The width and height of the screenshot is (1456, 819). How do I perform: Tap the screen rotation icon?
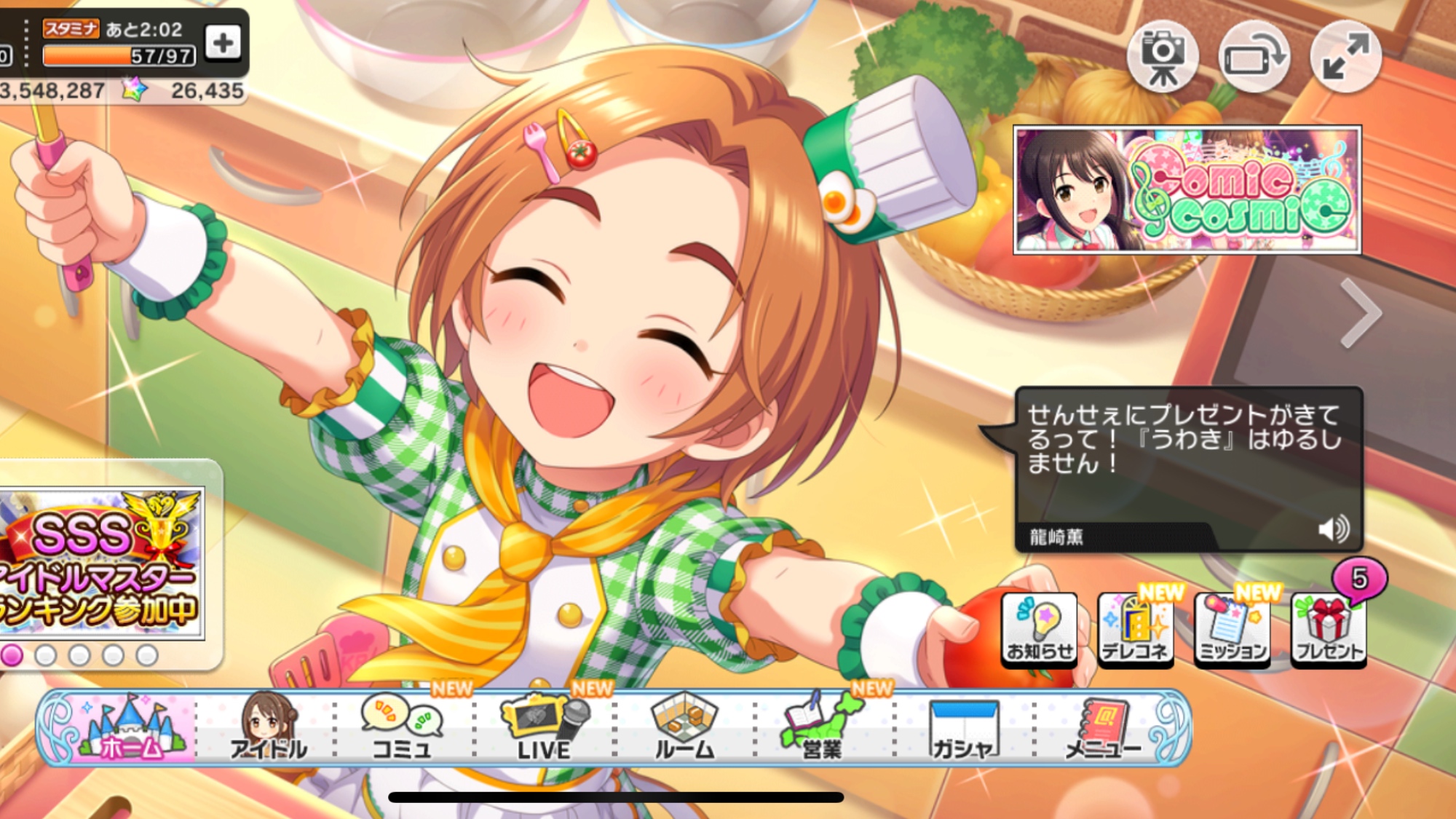[x=1254, y=56]
